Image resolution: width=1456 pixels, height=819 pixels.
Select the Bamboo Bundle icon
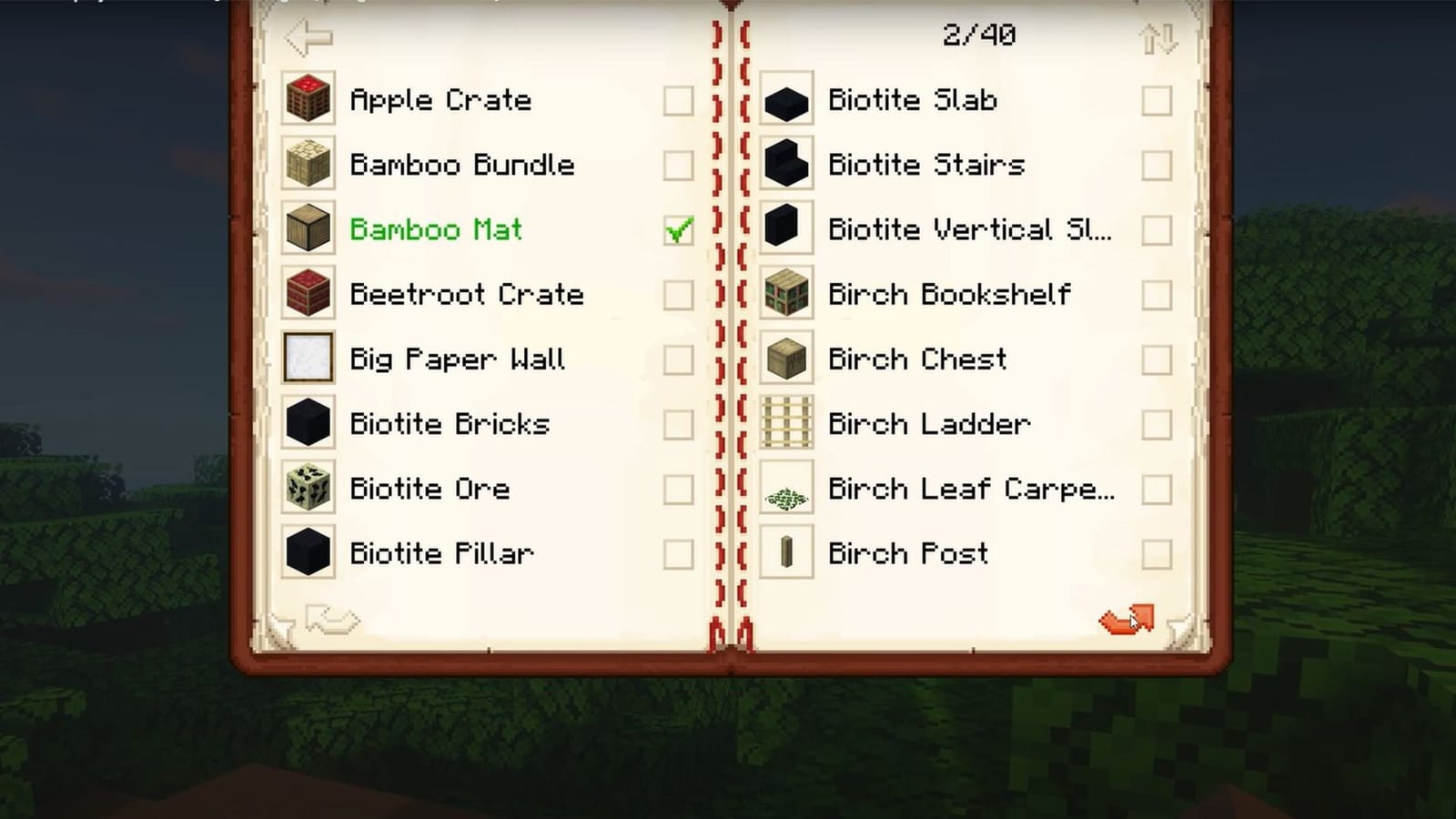coord(308,166)
